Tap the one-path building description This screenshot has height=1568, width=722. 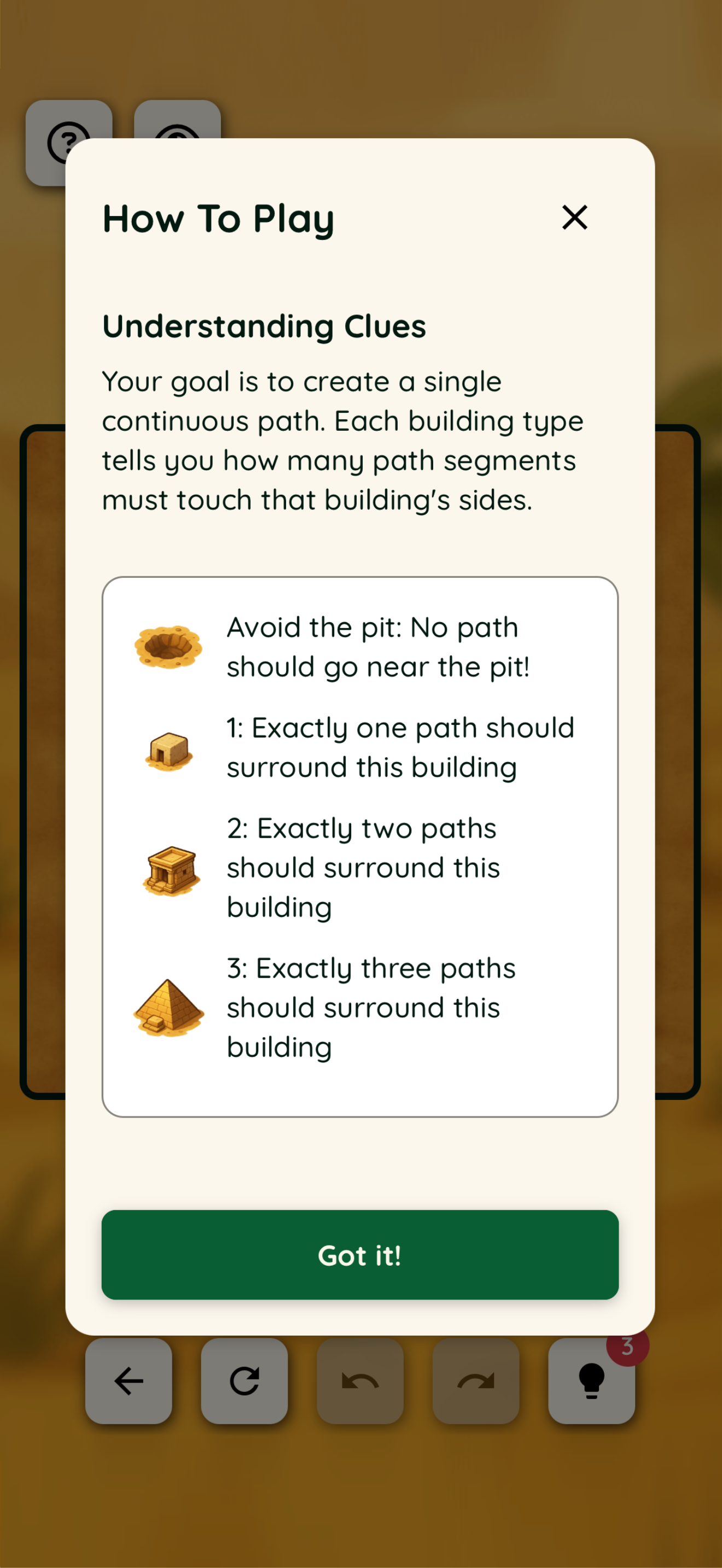click(400, 747)
